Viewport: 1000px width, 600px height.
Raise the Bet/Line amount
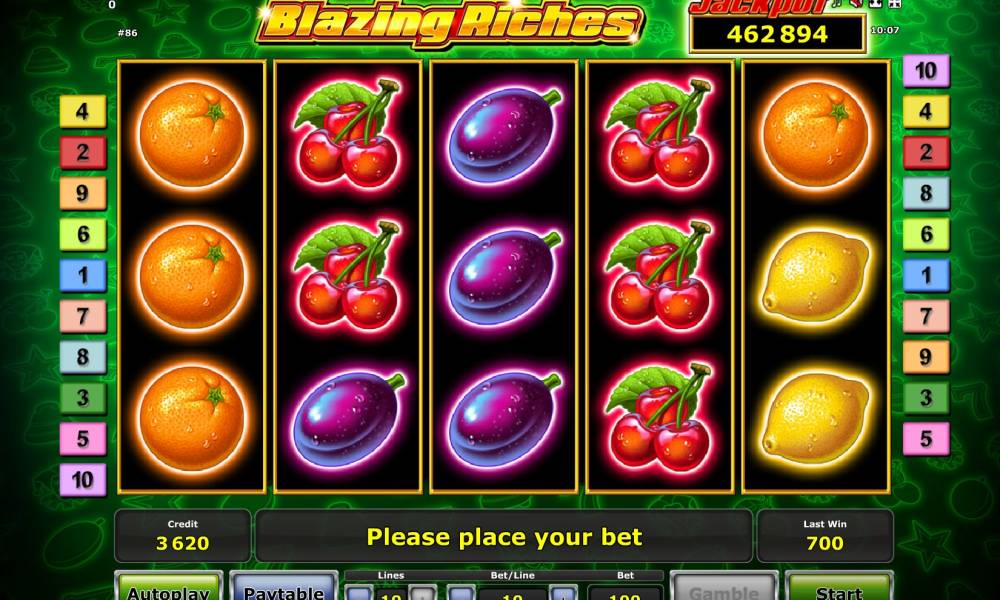563,593
